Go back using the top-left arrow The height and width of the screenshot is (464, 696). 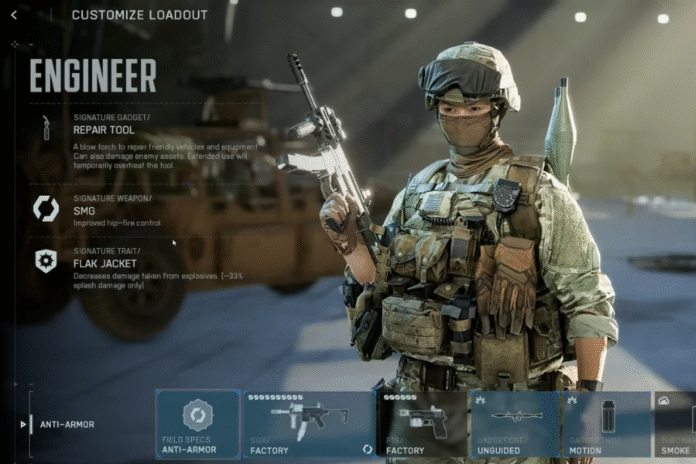point(14,15)
